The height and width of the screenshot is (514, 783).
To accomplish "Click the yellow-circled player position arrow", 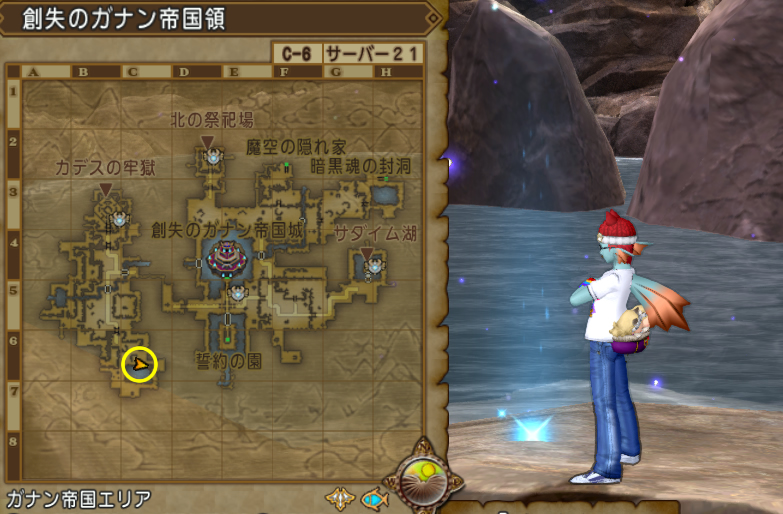I will pos(140,365).
